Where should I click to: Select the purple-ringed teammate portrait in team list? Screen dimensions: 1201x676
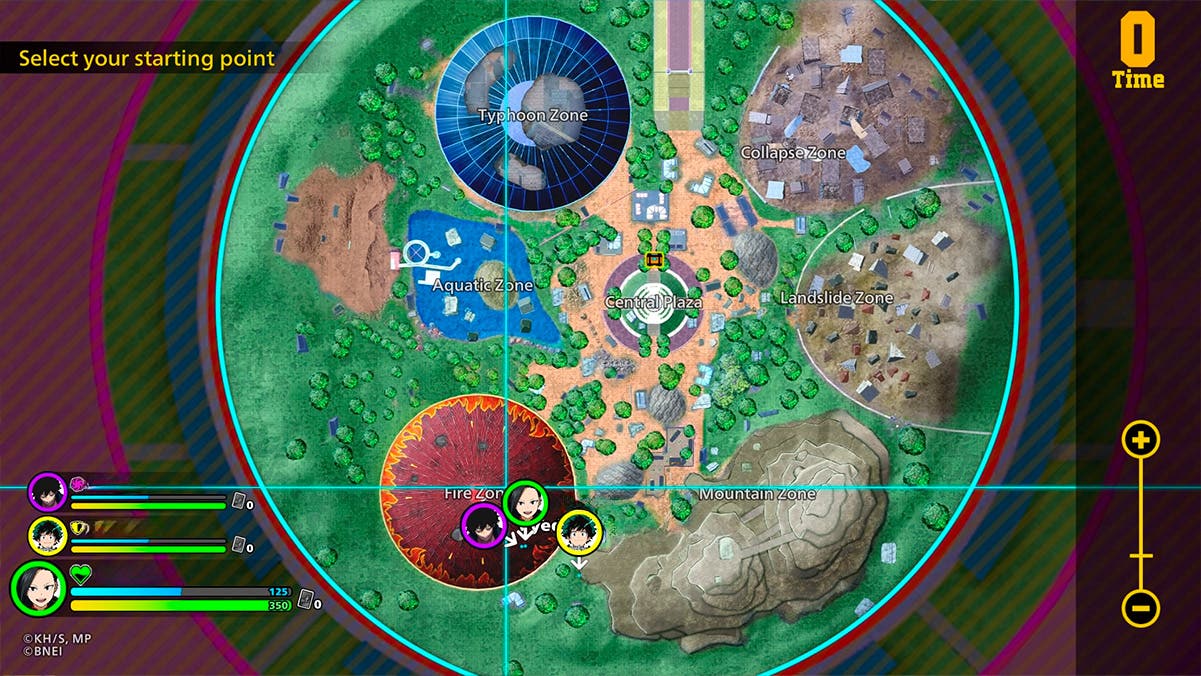(47, 492)
